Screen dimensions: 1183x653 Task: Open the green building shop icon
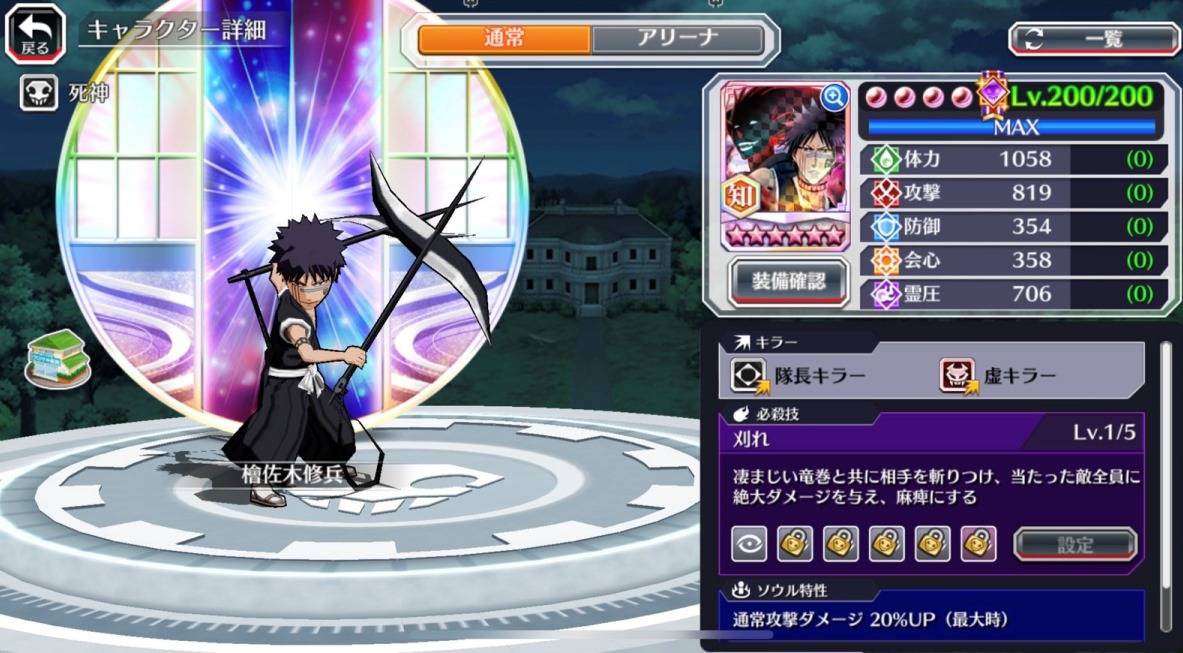pos(55,356)
